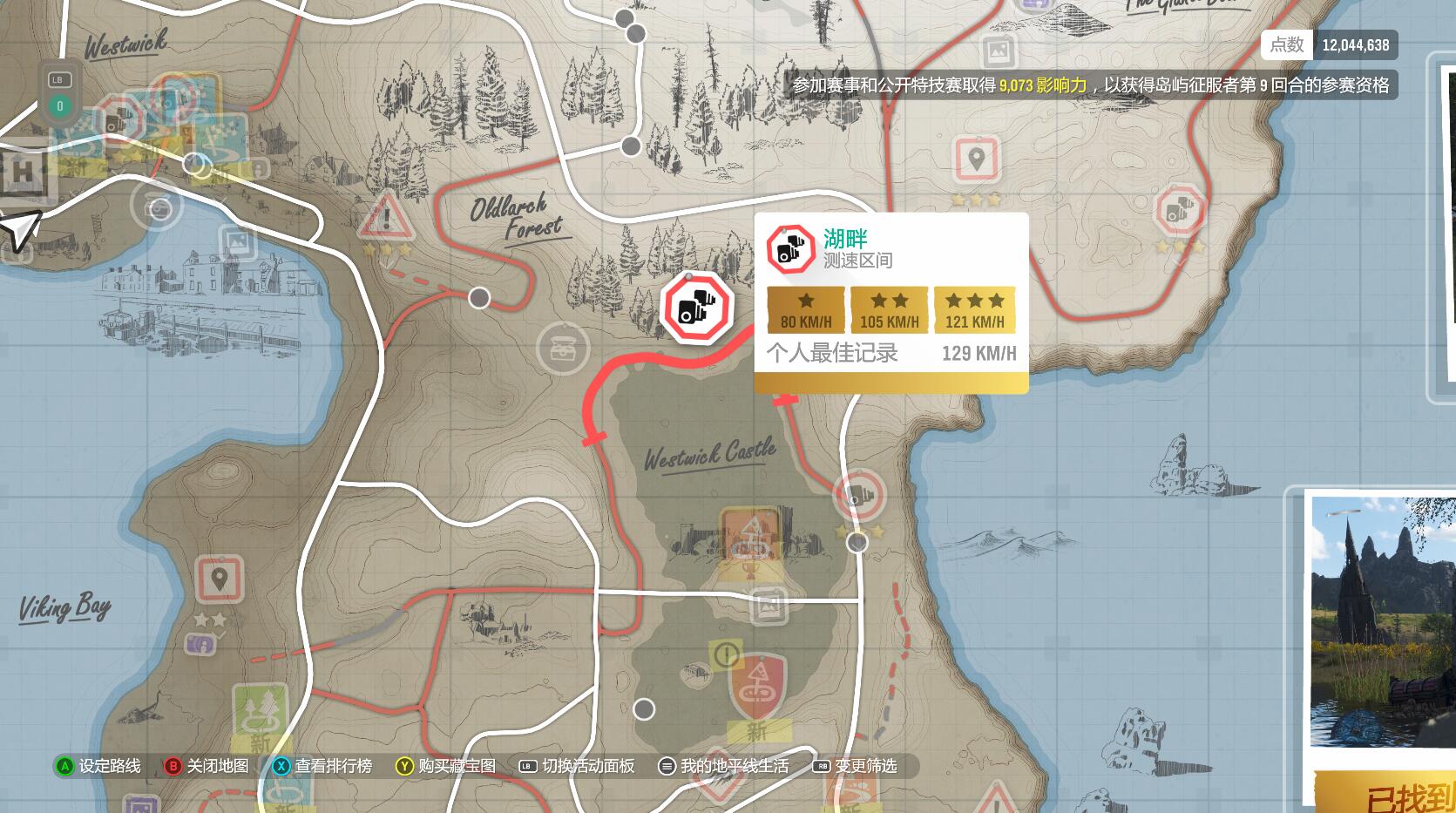Open the treasure chest marker beside the lake road

click(x=563, y=347)
